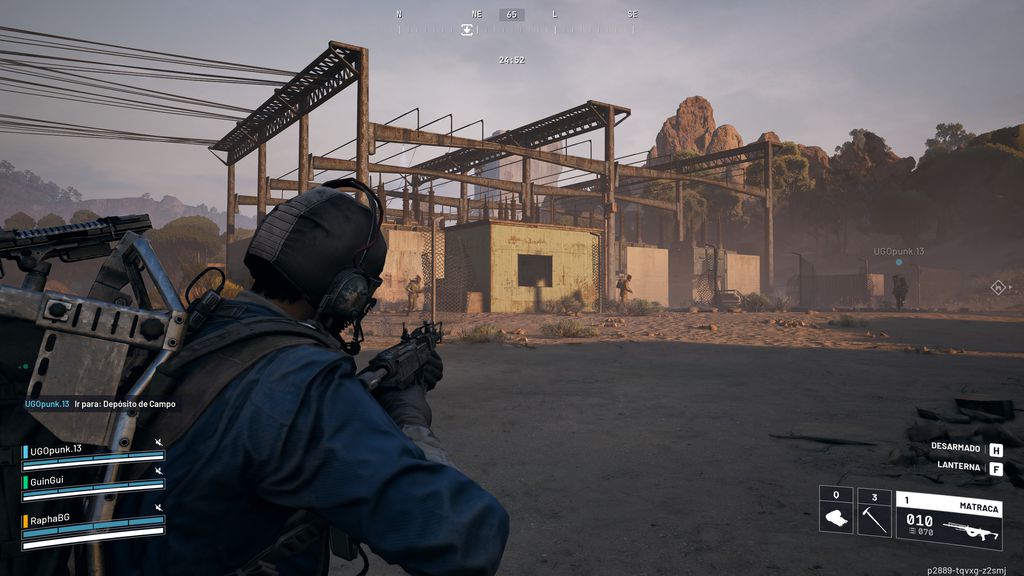The width and height of the screenshot is (1024, 576).
Task: Select the Matraca rifle weapon slot
Action: click(948, 519)
